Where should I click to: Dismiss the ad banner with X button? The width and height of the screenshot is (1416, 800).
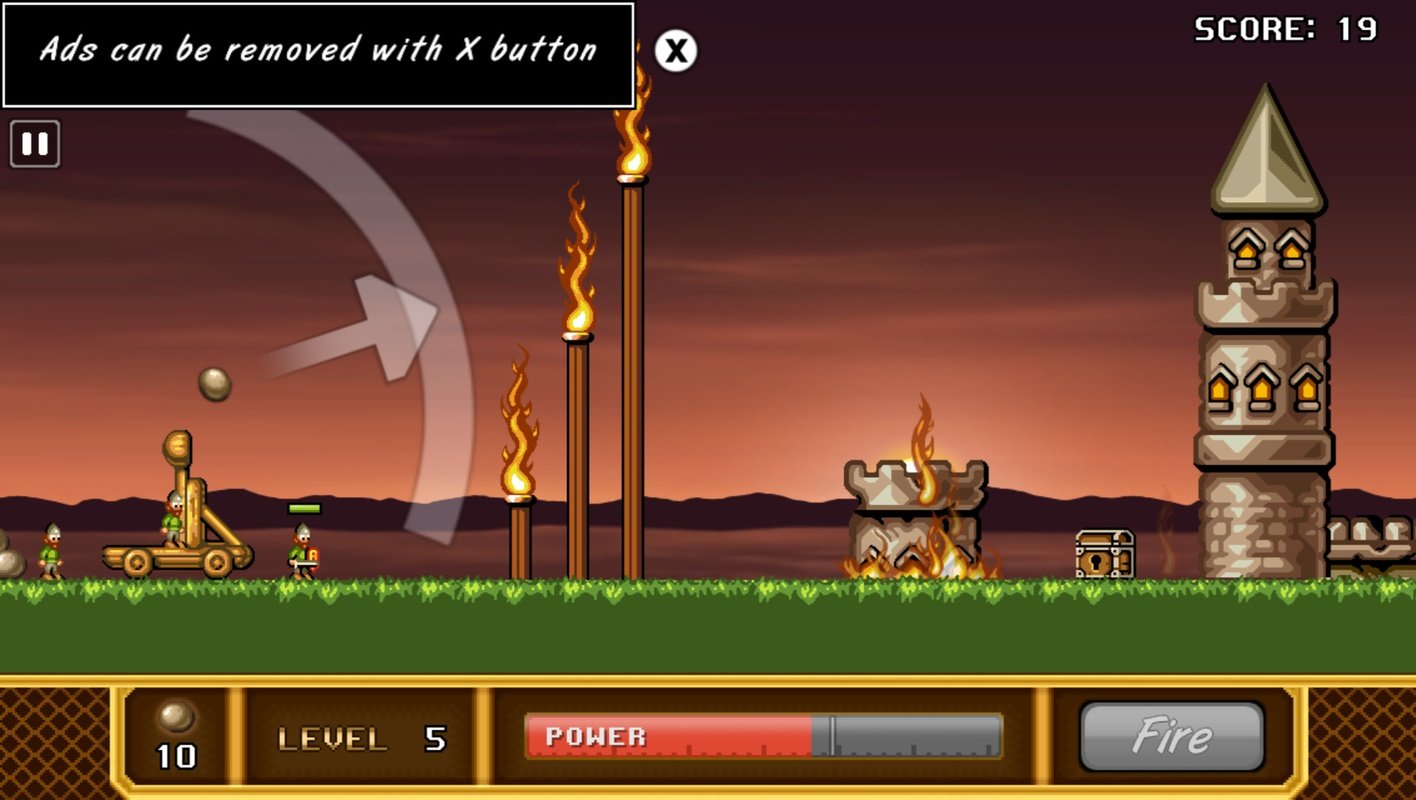tap(675, 51)
